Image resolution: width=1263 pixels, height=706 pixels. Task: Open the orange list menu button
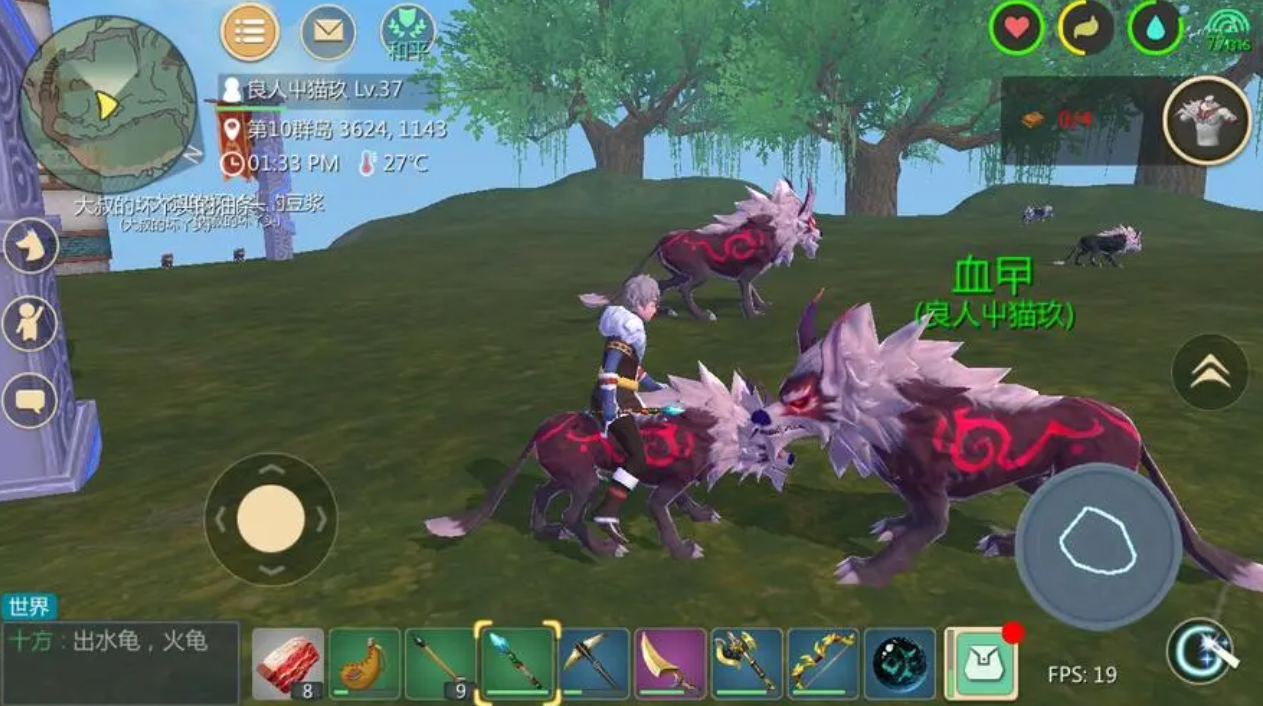point(250,33)
